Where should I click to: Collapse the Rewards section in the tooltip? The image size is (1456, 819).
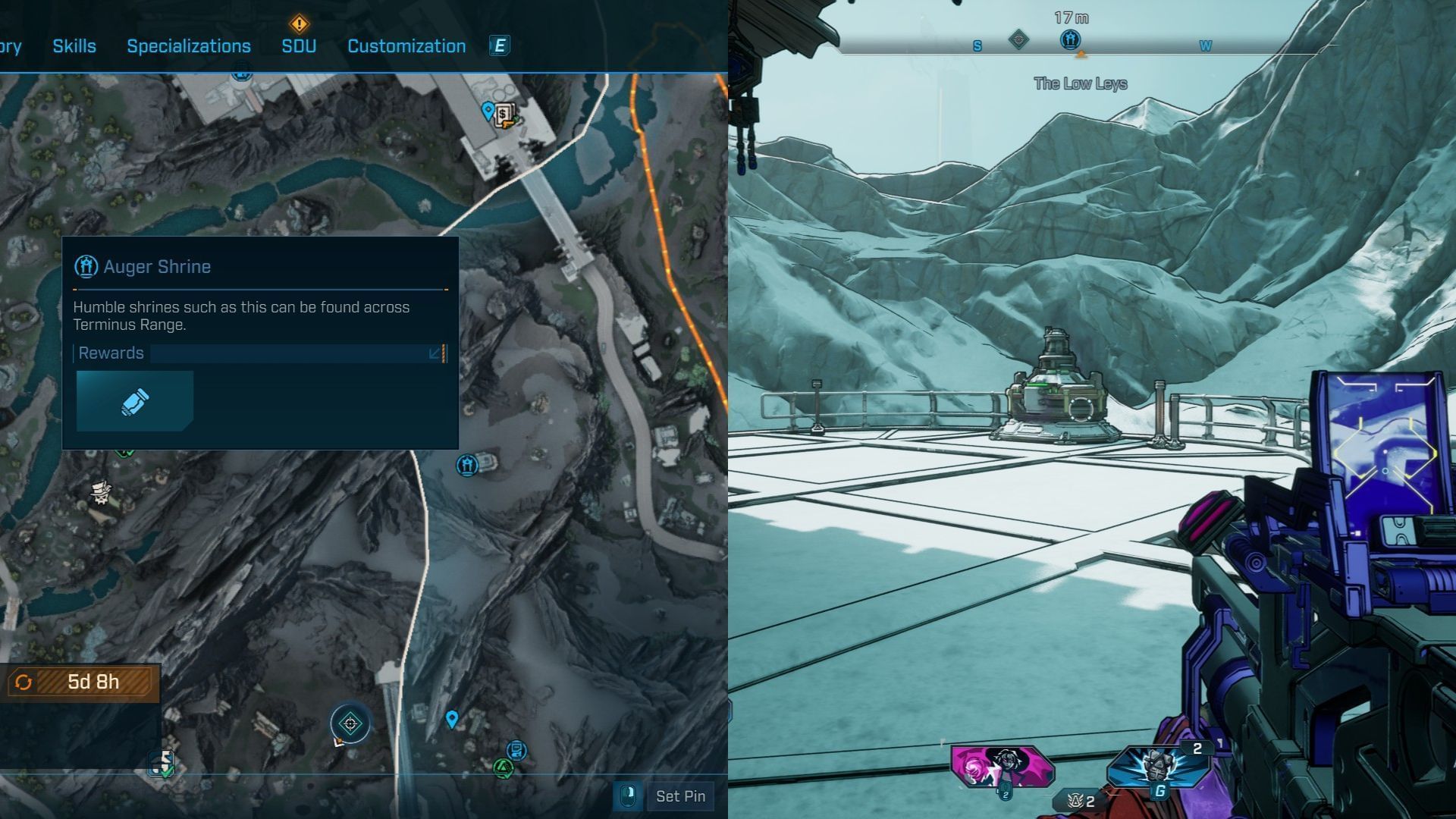pyautogui.click(x=436, y=353)
